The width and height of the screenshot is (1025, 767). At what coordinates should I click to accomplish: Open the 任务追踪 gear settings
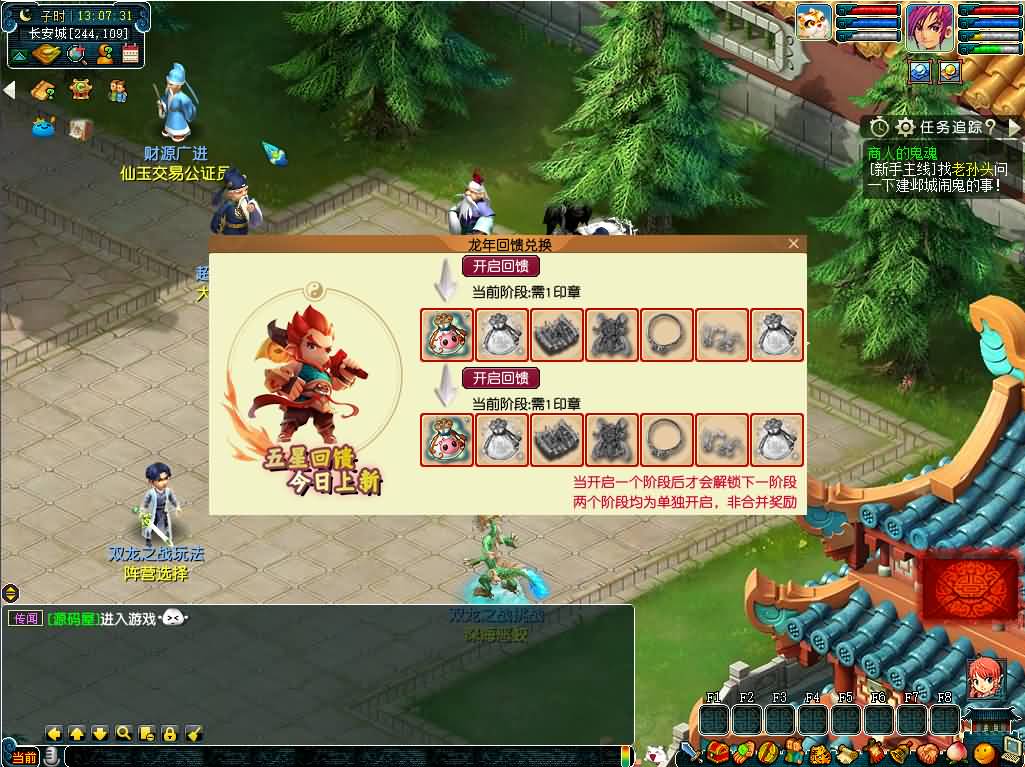[906, 127]
